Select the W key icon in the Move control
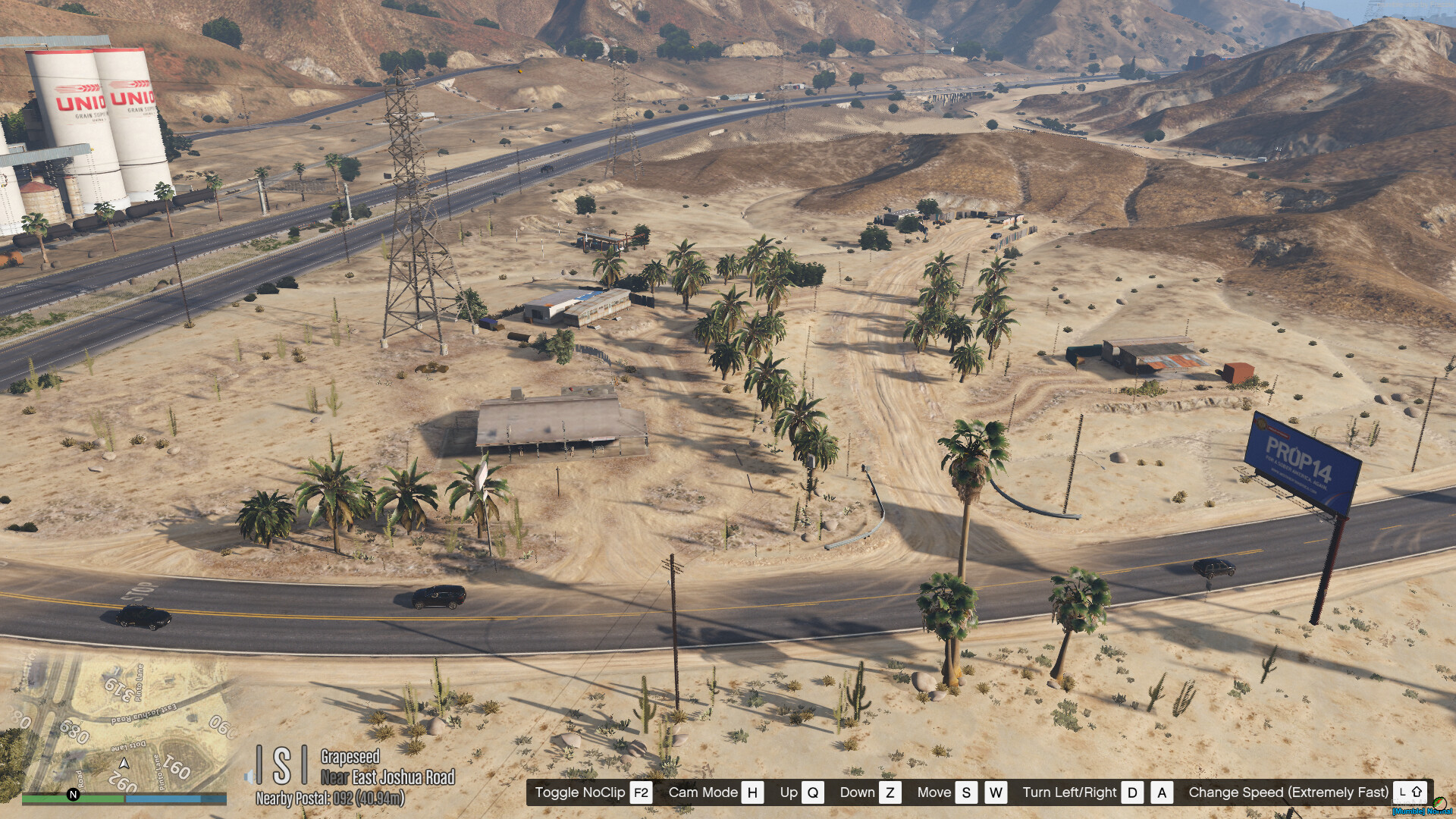 point(996,792)
